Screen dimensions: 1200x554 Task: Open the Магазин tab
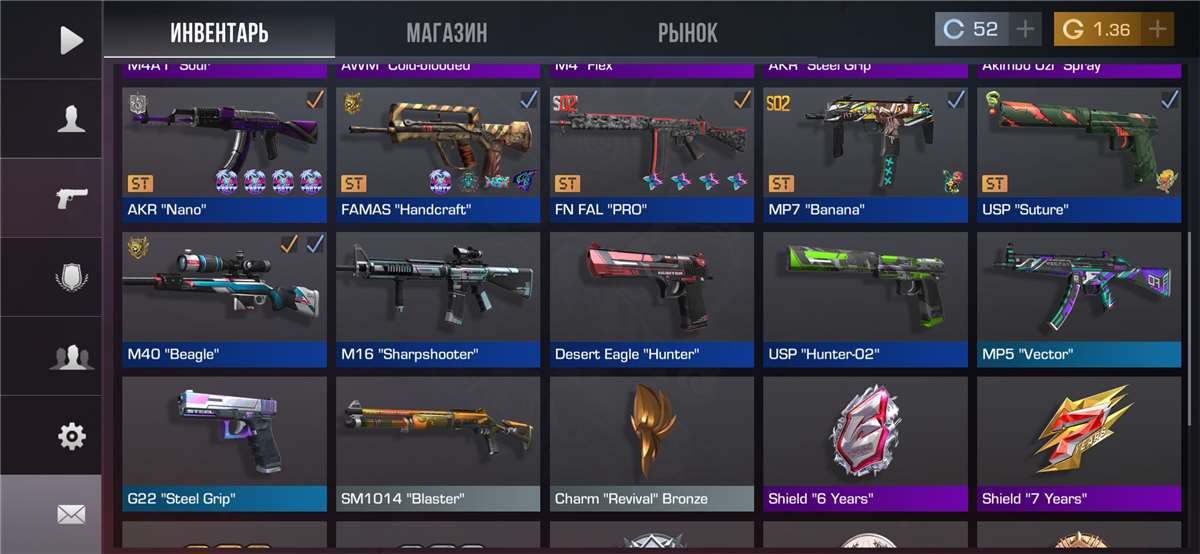click(x=446, y=32)
